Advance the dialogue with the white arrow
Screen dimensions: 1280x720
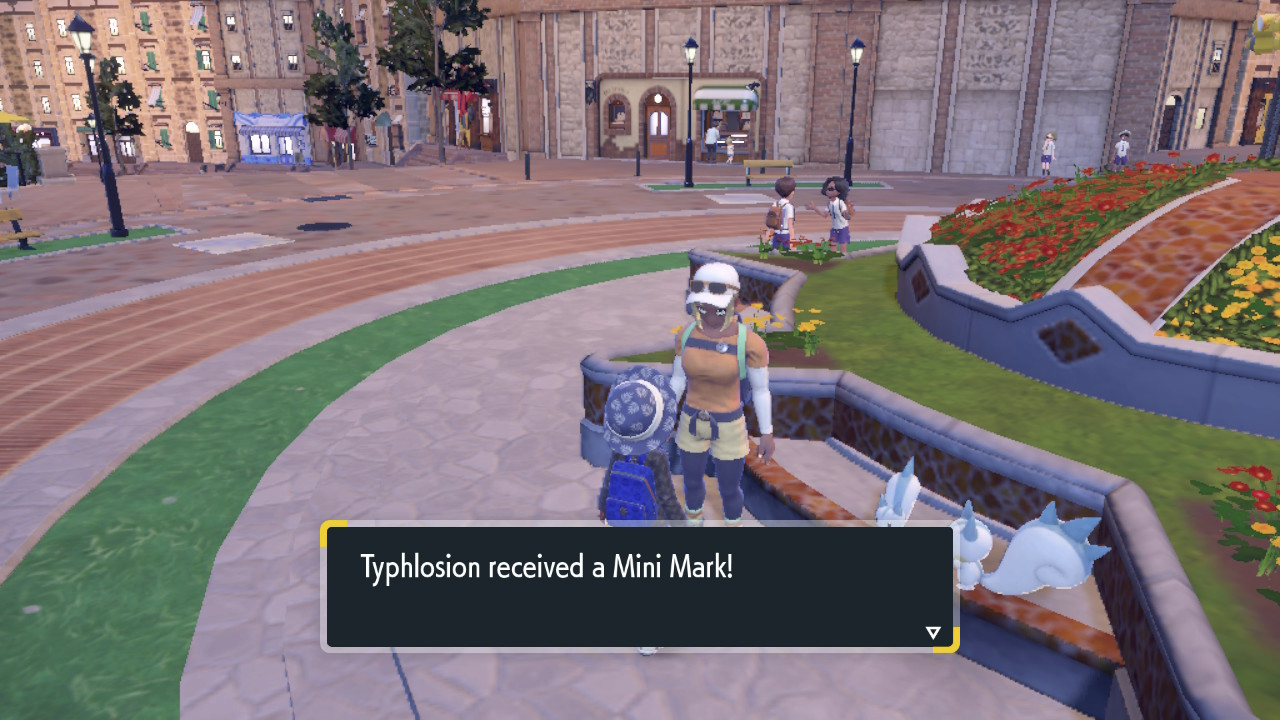pyautogui.click(x=933, y=632)
